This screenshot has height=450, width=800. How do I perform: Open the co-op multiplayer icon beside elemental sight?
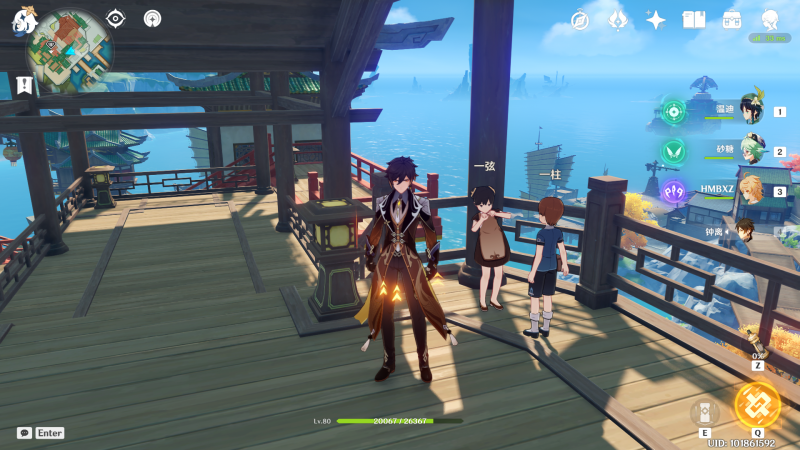[152, 18]
